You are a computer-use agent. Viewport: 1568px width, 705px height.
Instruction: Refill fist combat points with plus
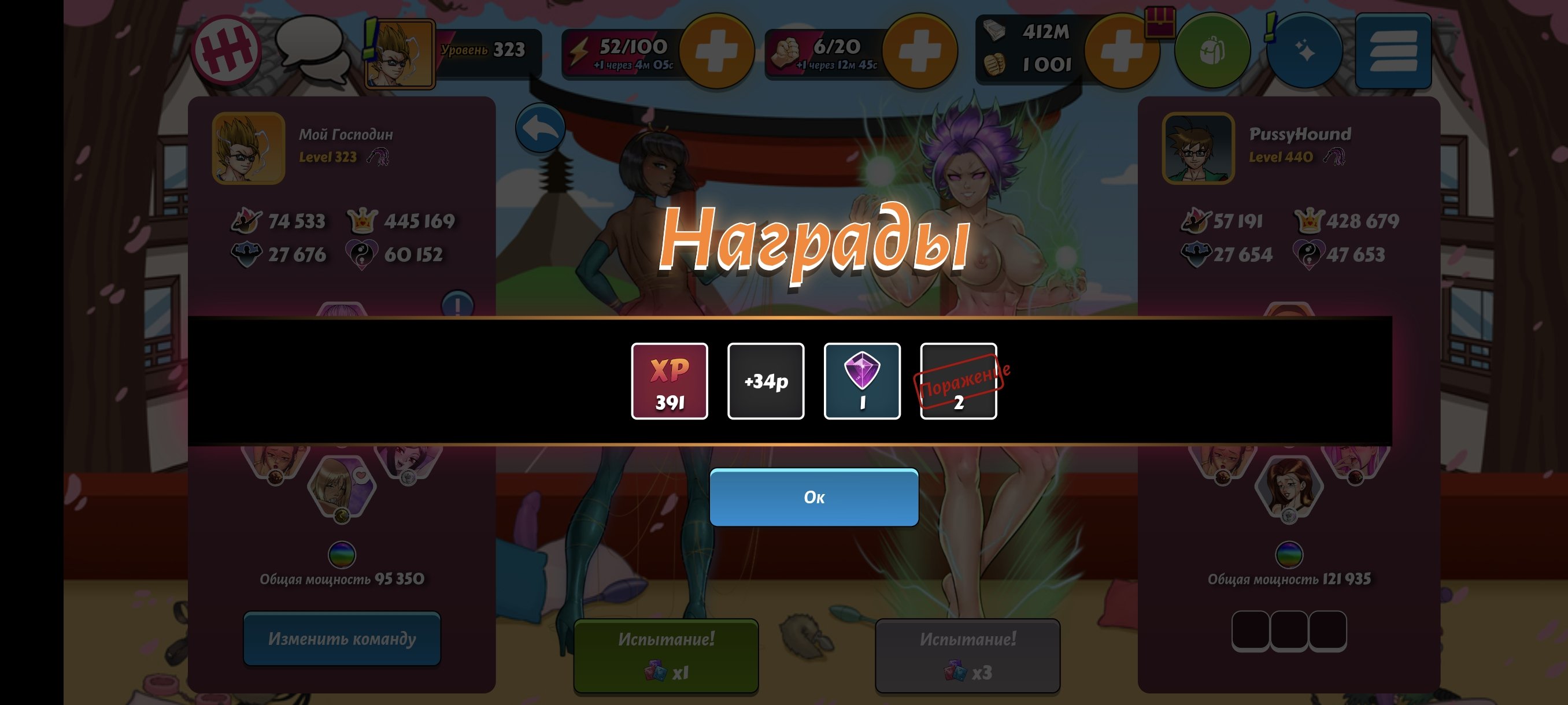click(x=919, y=51)
